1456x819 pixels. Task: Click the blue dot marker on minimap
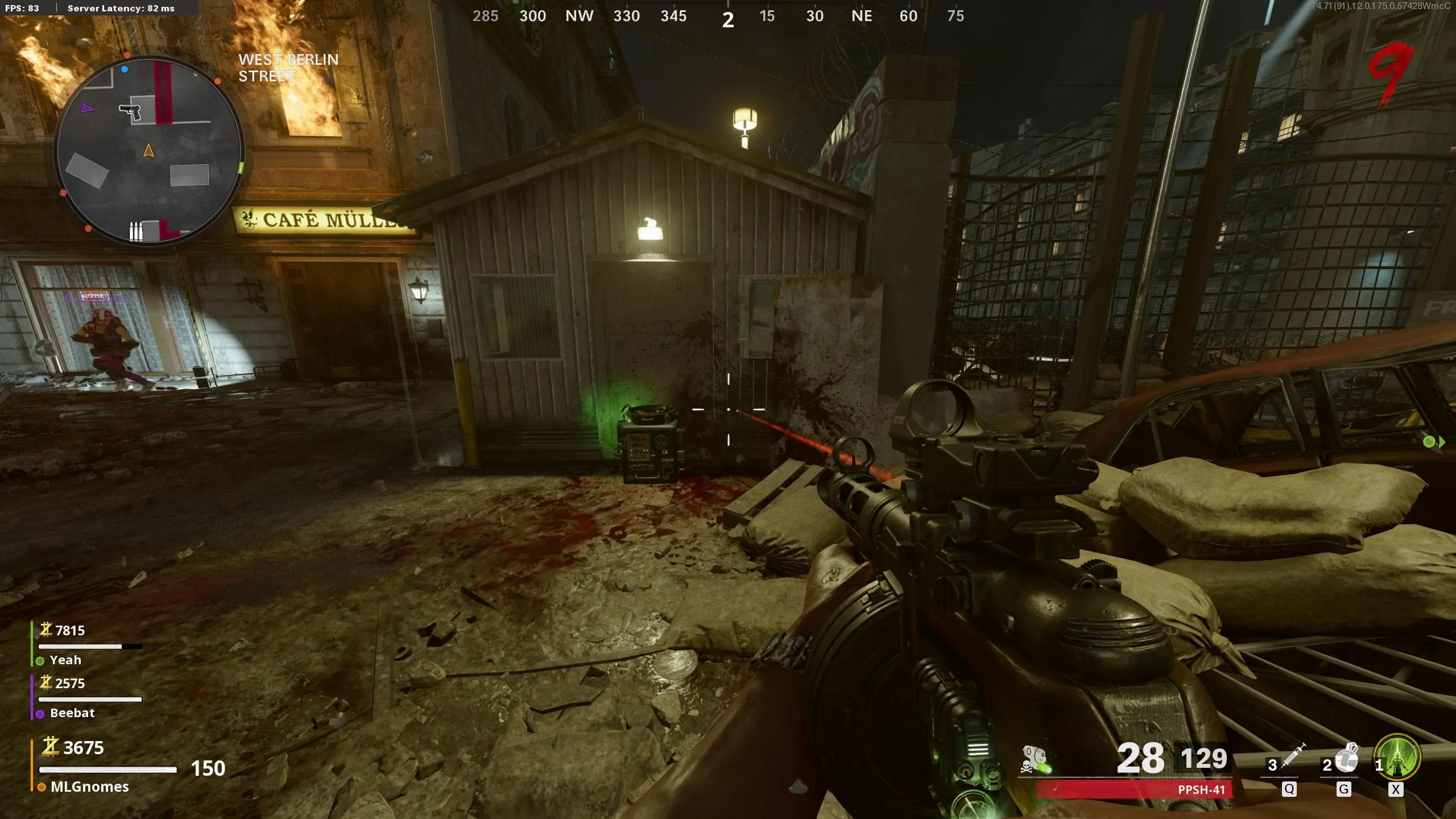click(125, 69)
